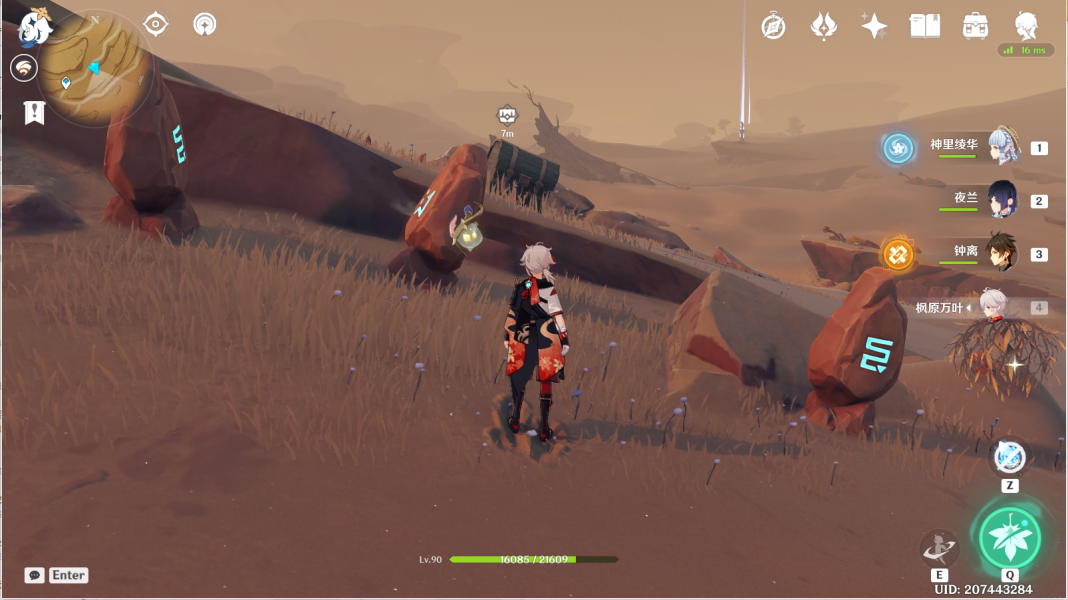The width and height of the screenshot is (1068, 600).
Task: Open the quest banner with exclamation mark
Action: (34, 112)
